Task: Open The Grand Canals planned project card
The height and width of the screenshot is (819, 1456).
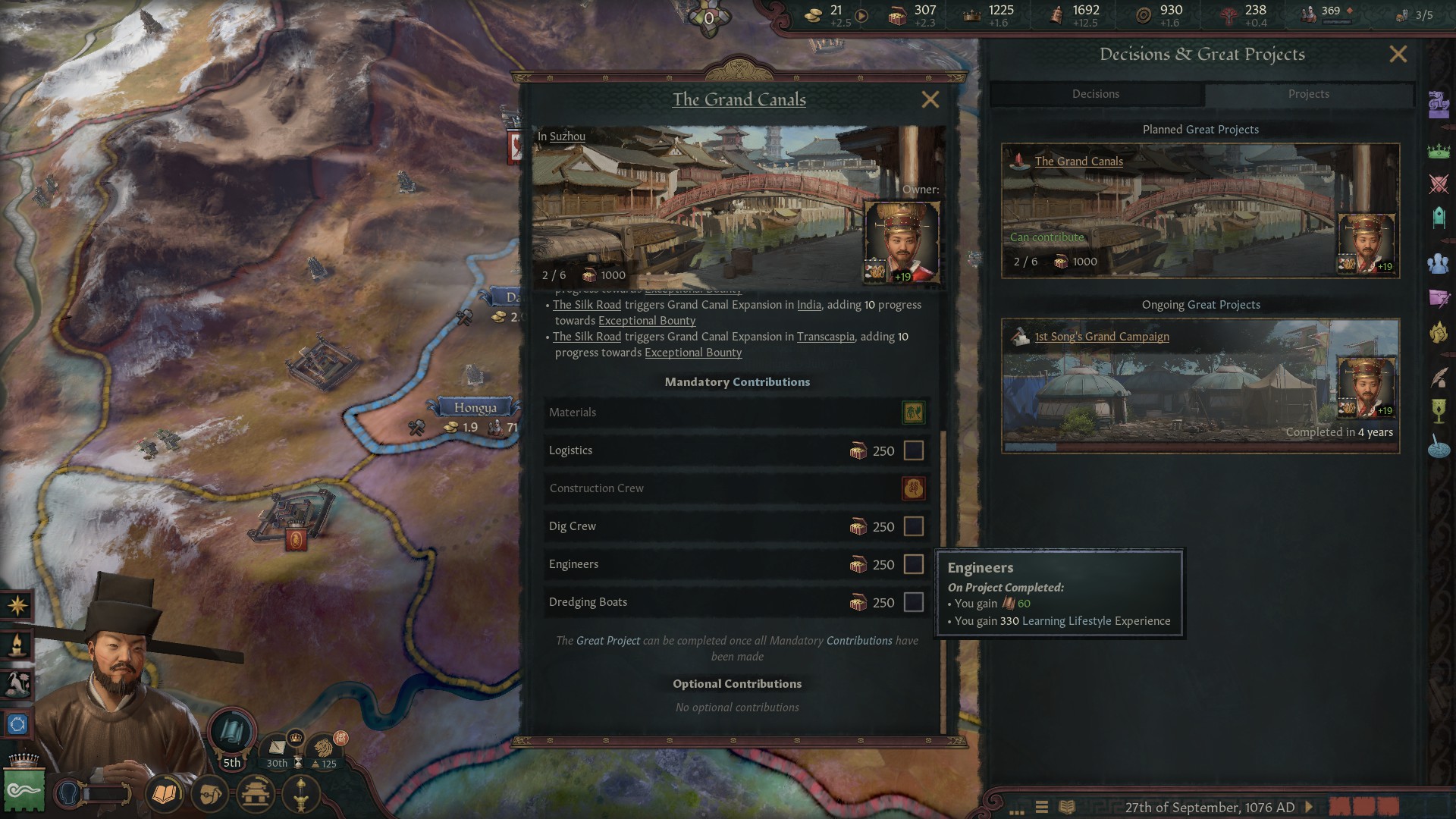Action: (1200, 211)
